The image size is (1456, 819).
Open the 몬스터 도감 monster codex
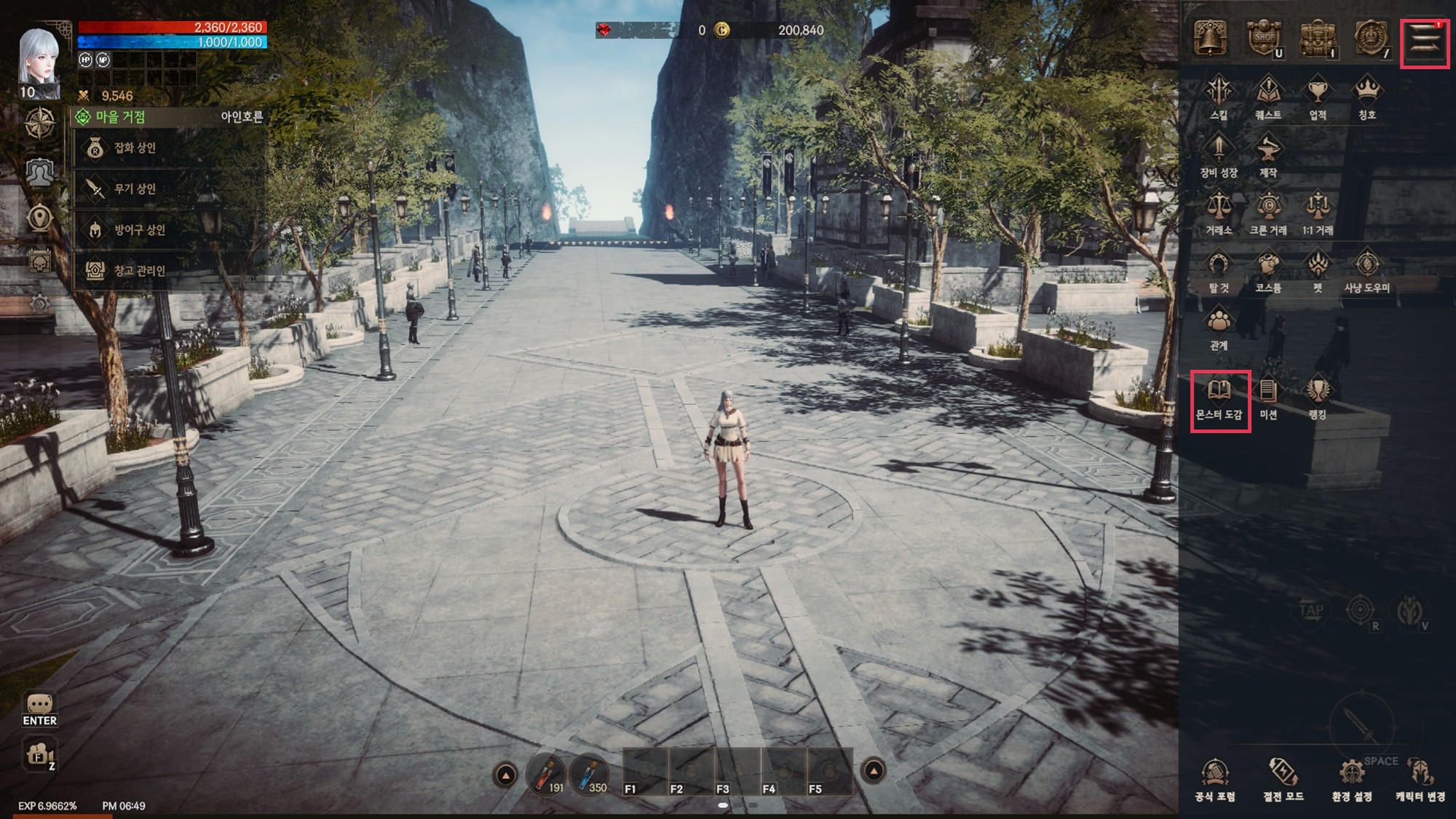(1219, 400)
